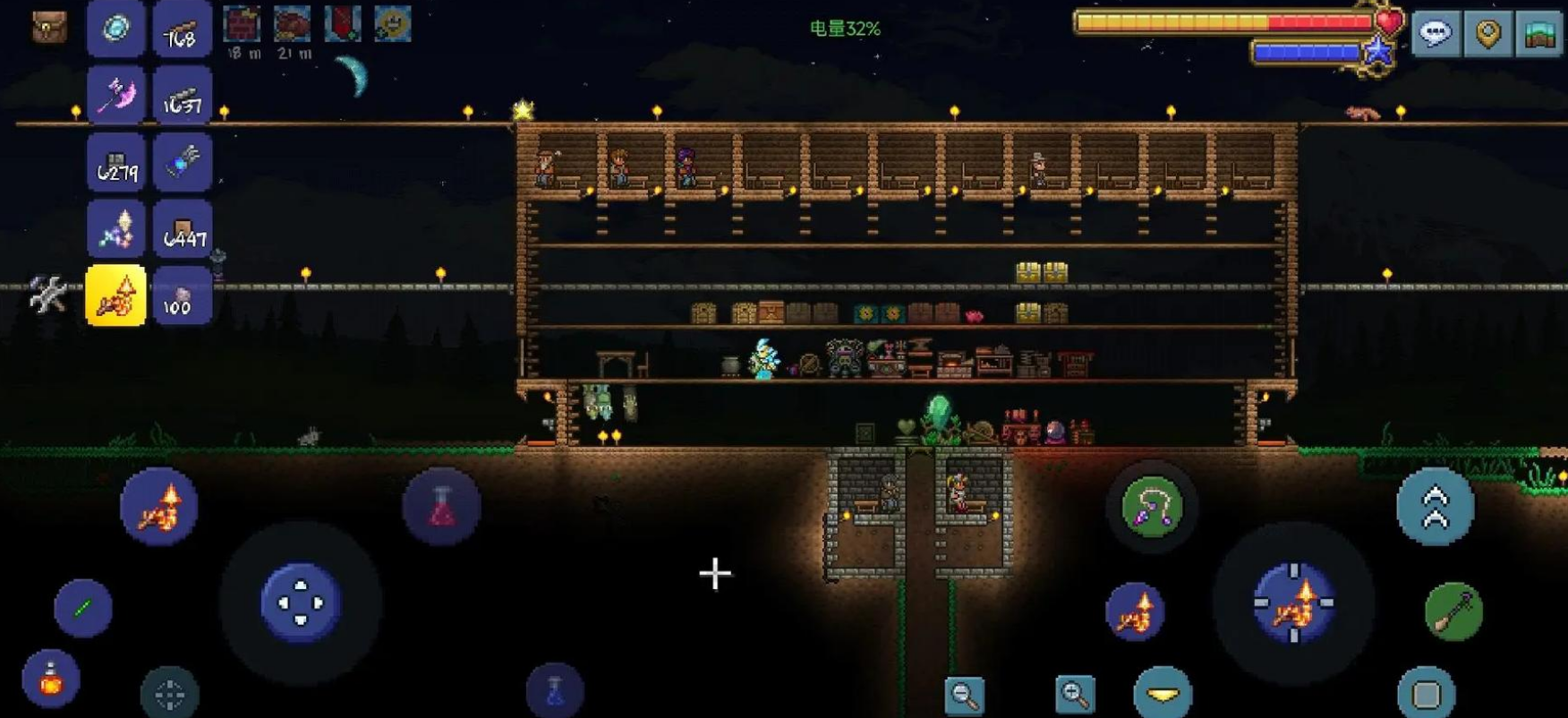
Task: Click the zoom-in magnifier button
Action: (x=1075, y=695)
